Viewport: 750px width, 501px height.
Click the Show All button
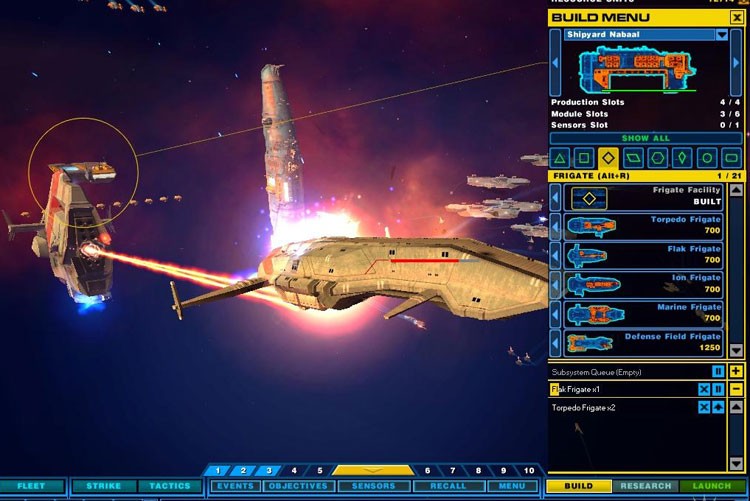tap(646, 138)
